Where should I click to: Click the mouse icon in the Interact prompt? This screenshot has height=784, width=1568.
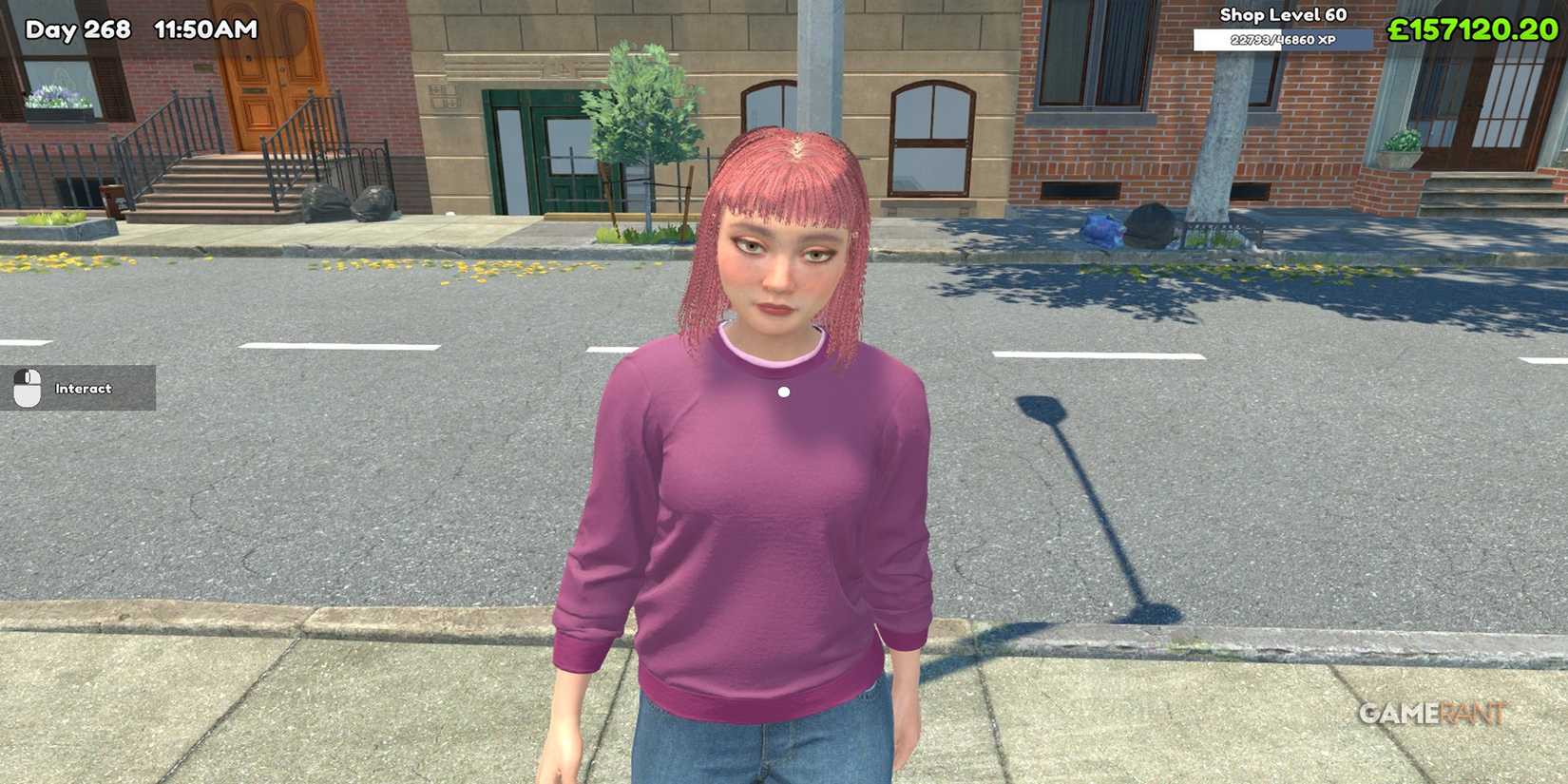(x=29, y=388)
